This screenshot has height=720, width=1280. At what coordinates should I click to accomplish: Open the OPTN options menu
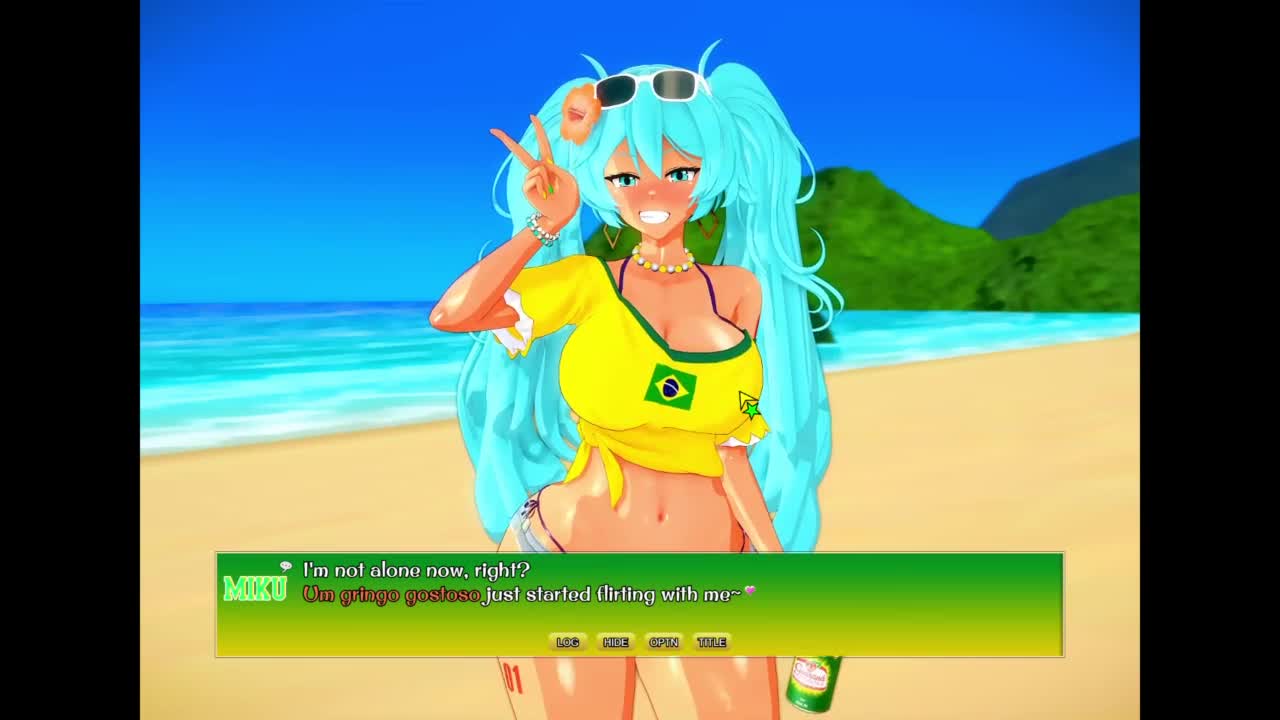click(x=663, y=642)
